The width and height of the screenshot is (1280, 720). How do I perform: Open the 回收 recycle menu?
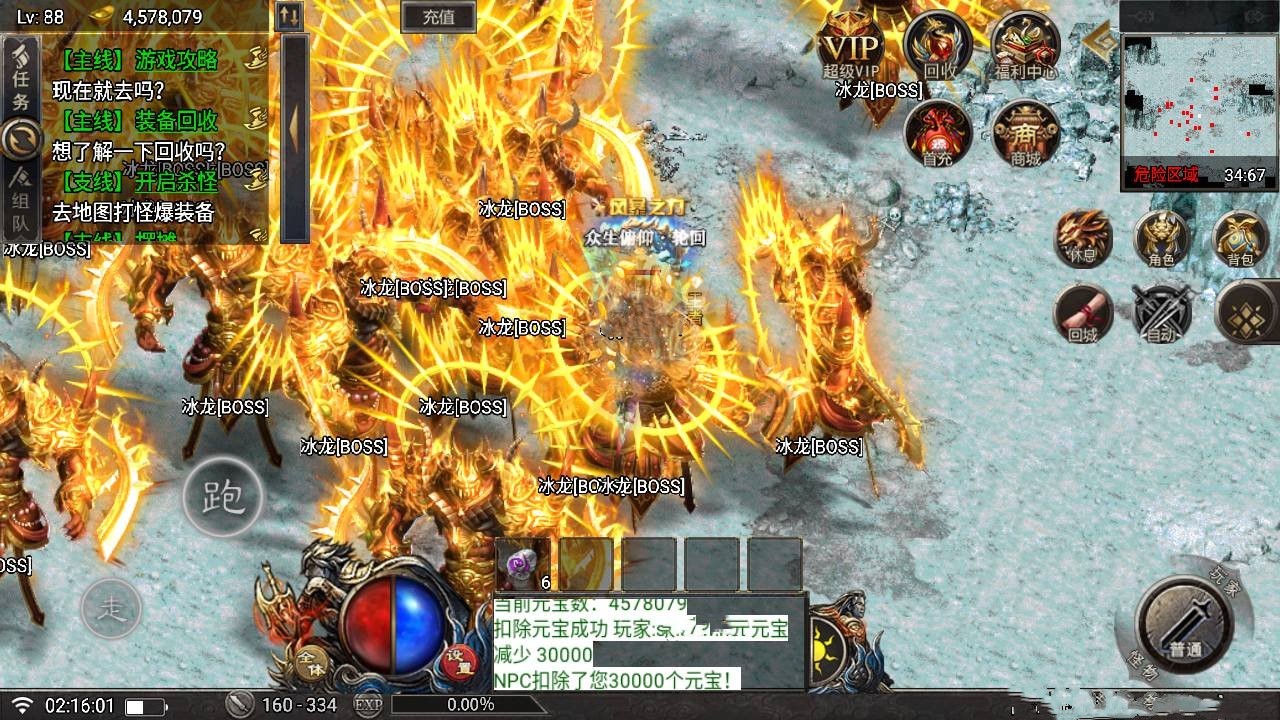click(938, 47)
